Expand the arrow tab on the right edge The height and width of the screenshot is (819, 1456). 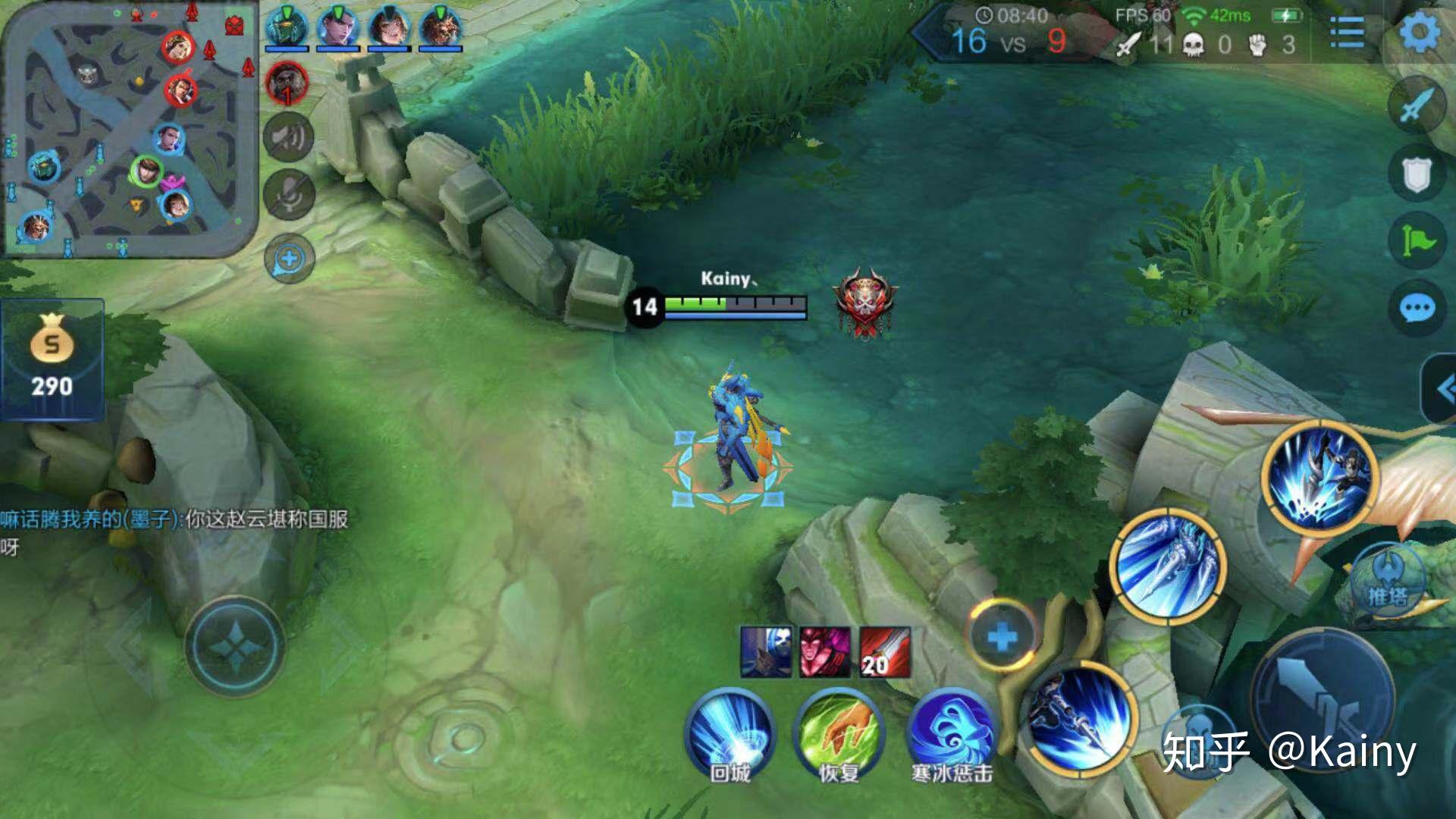[1442, 390]
